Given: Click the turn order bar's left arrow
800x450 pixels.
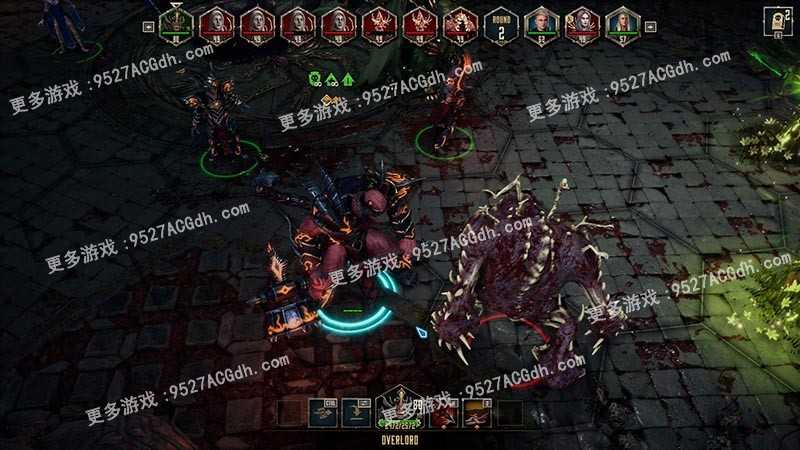Looking at the screenshot, I should (148, 27).
